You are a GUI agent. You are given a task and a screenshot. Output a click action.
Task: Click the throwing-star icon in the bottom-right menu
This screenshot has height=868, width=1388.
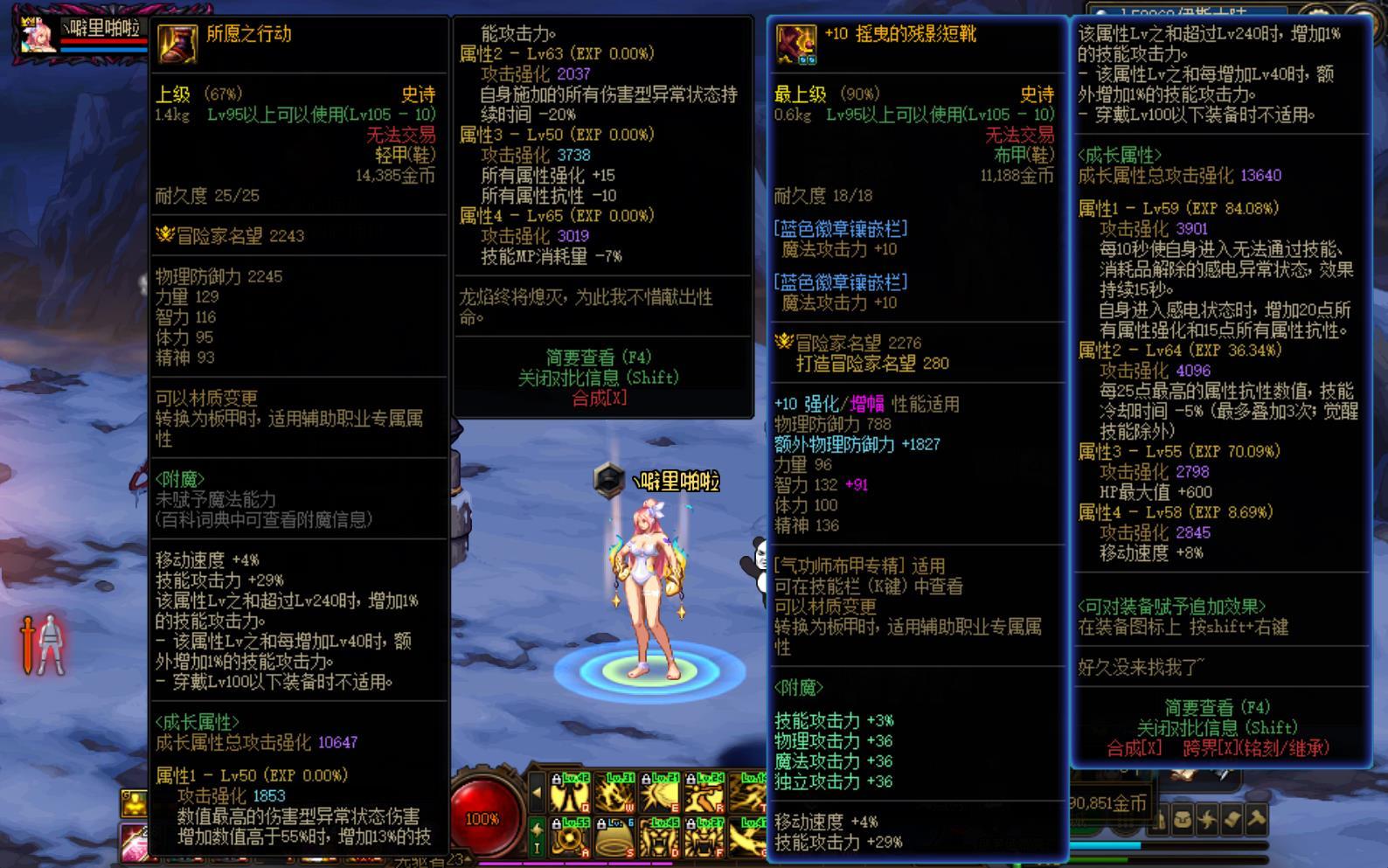click(1209, 820)
